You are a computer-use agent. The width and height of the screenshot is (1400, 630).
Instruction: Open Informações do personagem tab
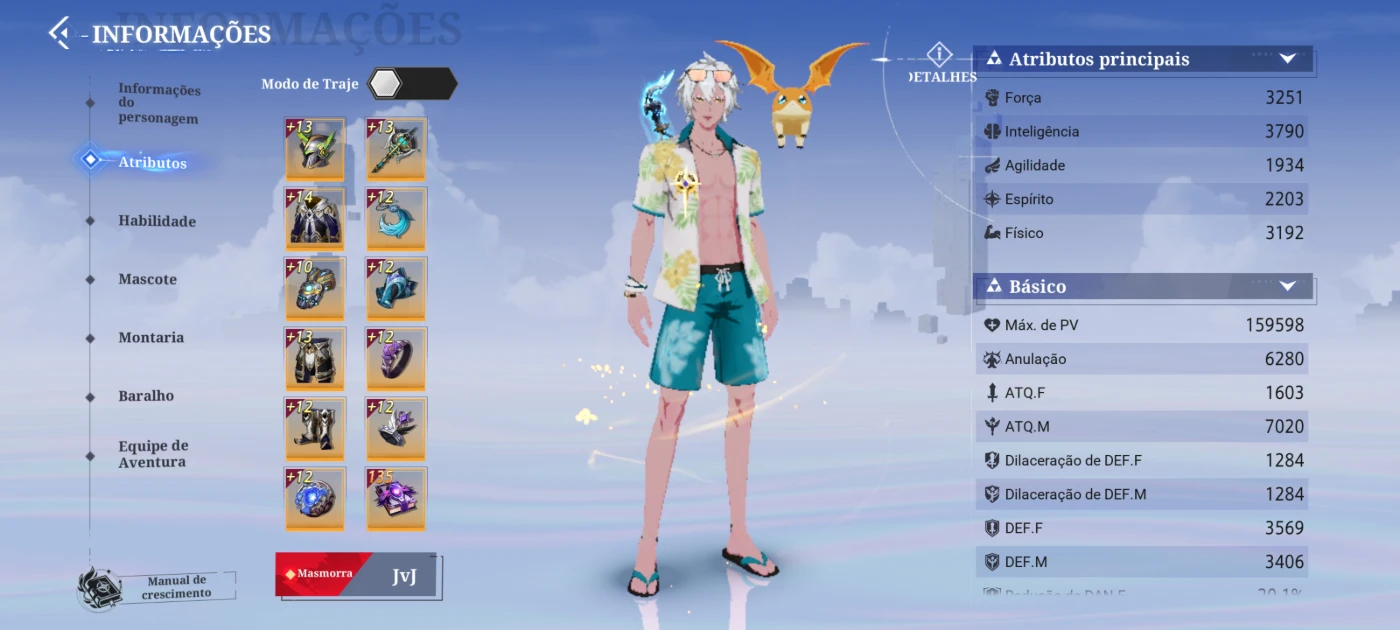point(159,104)
